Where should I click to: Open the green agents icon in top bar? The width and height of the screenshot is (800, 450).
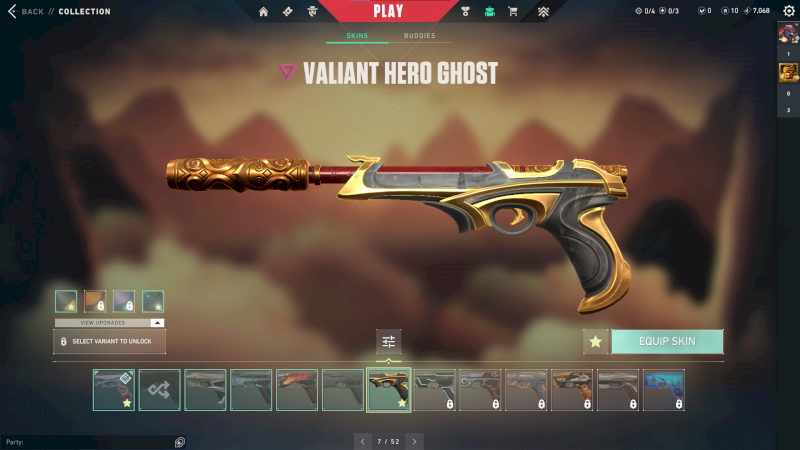pos(489,12)
